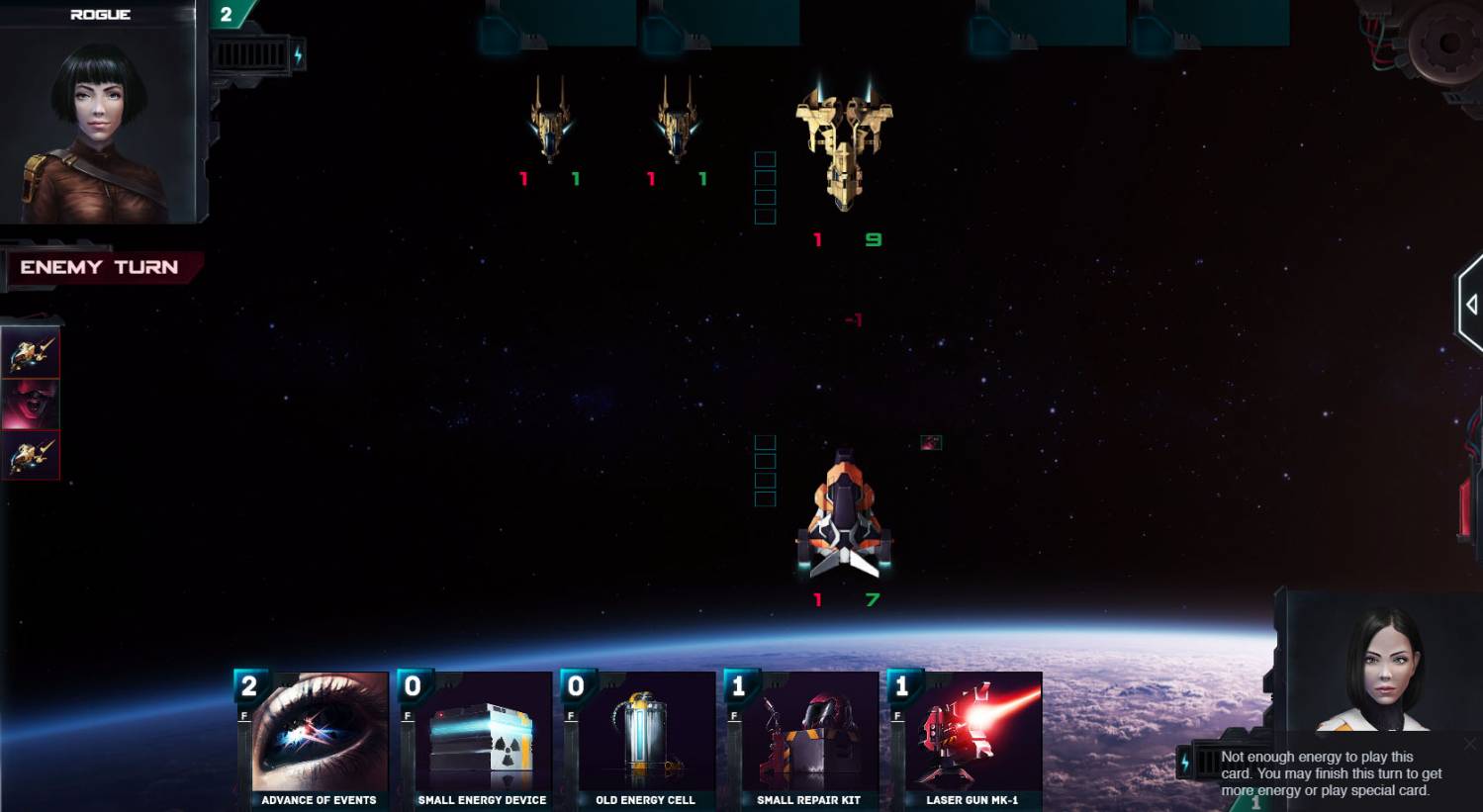The height and width of the screenshot is (812, 1483).
Task: Close the not enough energy hint
Action: (1470, 744)
